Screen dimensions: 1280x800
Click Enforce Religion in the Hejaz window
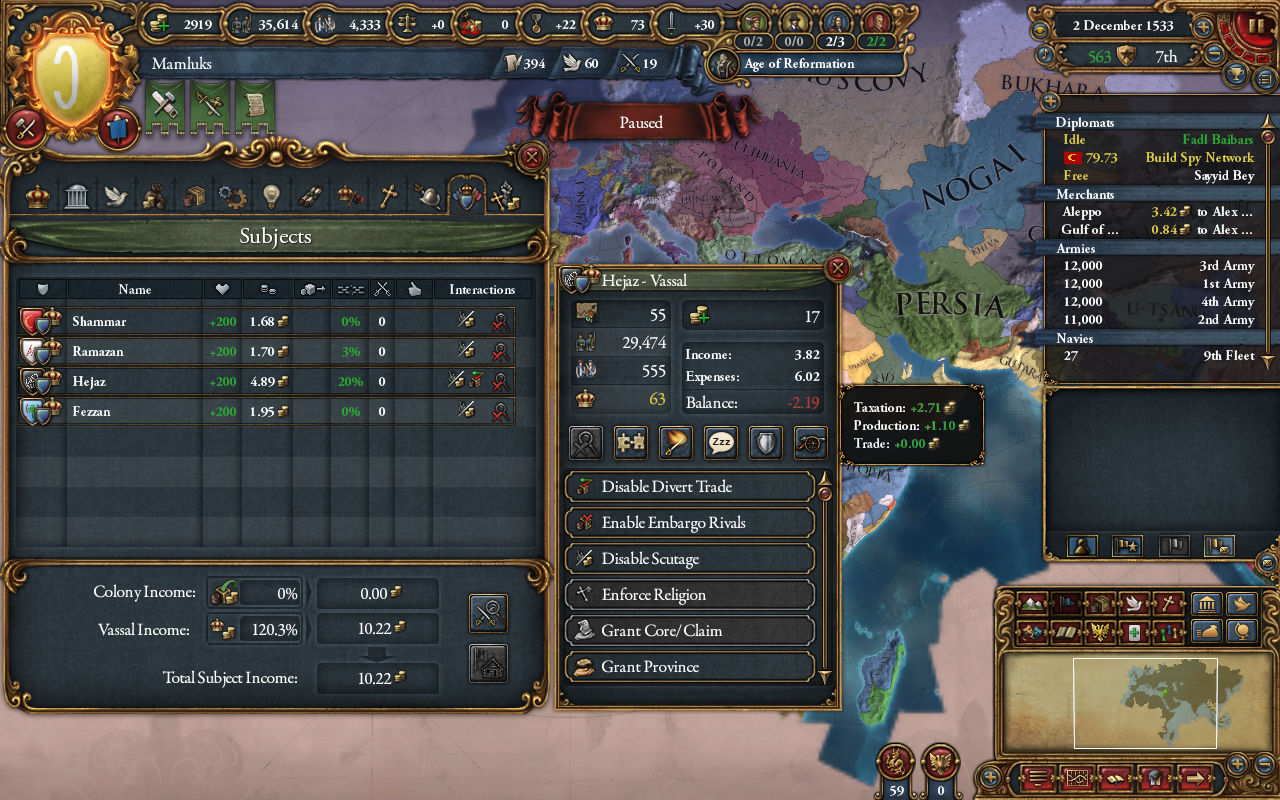point(689,594)
